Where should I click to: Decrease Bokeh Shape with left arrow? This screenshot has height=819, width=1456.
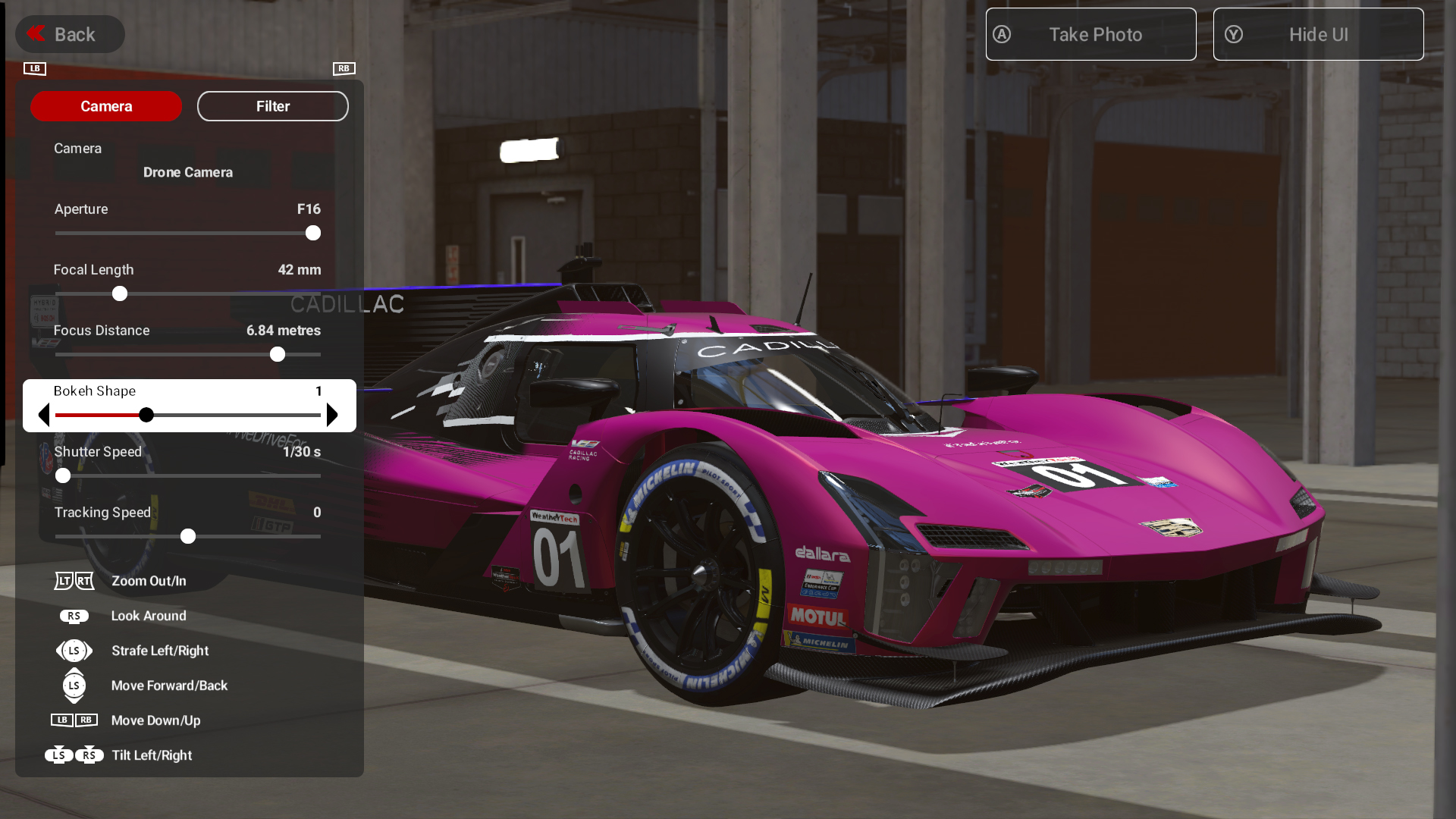point(44,415)
